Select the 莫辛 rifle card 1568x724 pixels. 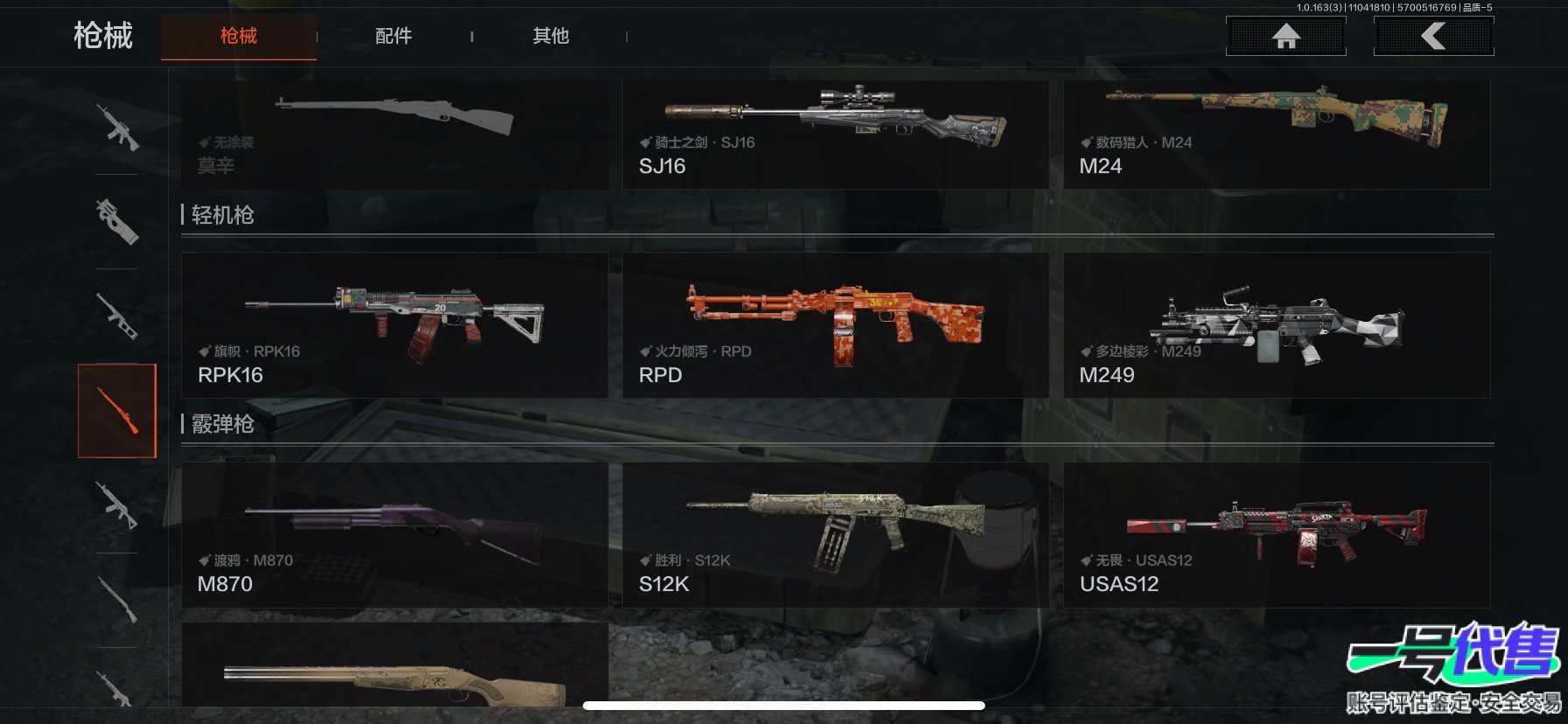[394, 135]
